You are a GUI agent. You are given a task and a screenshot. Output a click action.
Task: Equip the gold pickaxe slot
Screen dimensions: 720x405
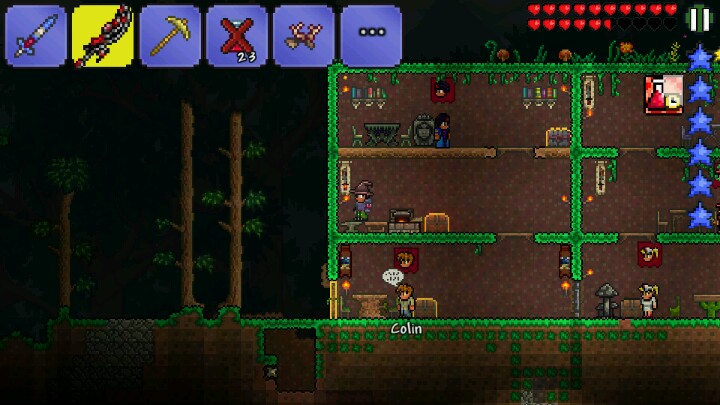[170, 36]
